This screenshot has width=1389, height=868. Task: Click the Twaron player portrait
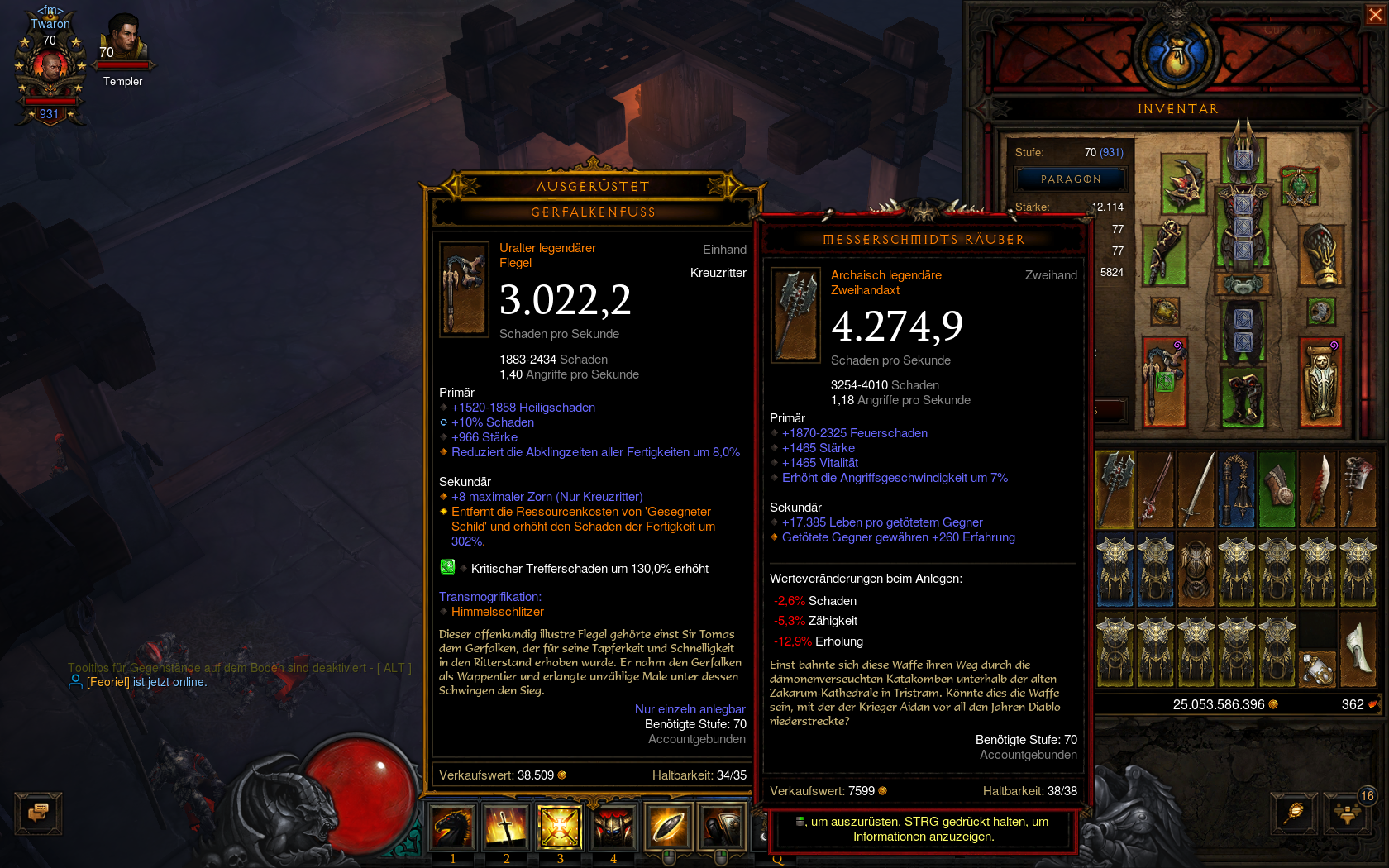click(x=50, y=66)
